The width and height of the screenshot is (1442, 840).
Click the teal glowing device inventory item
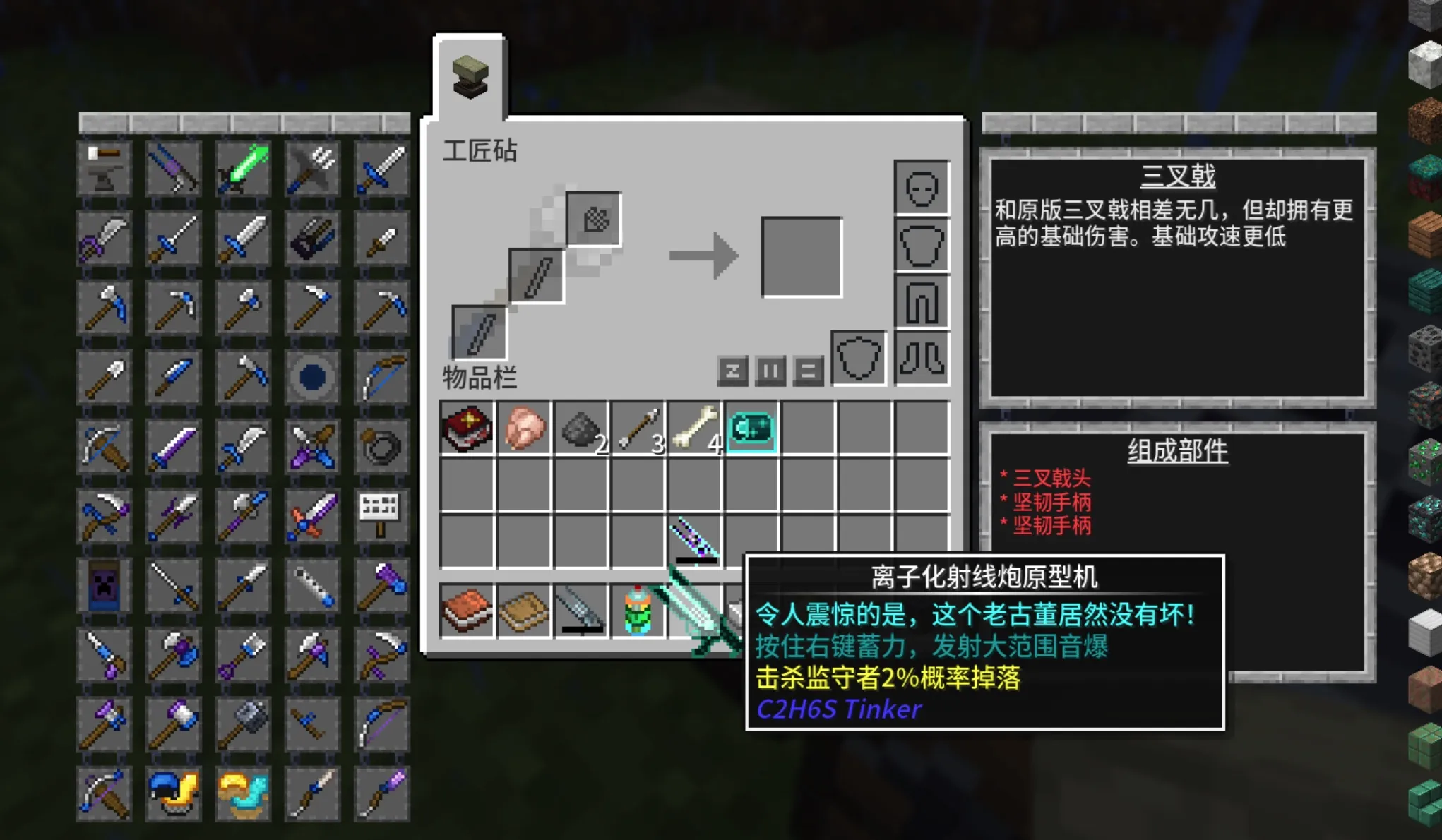751,428
